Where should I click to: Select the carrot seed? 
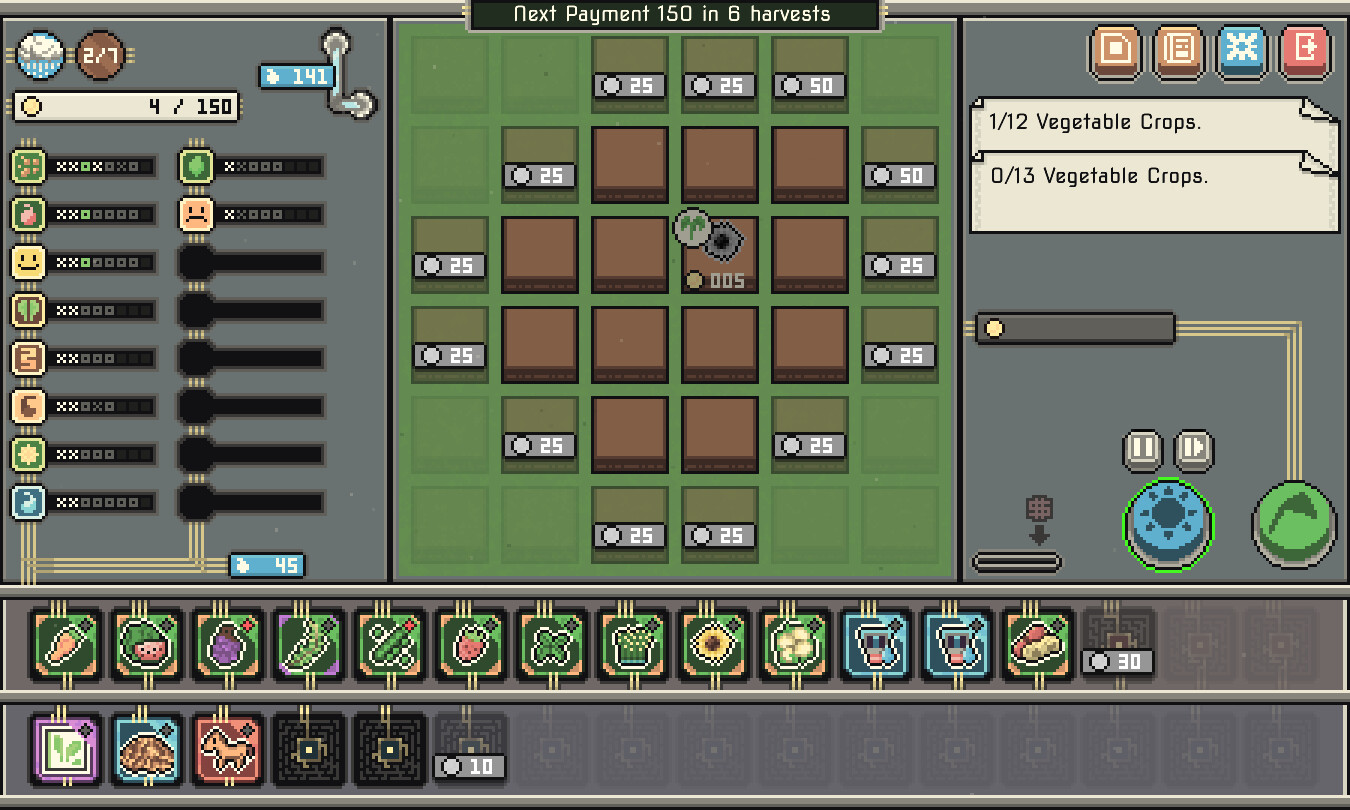(66, 646)
